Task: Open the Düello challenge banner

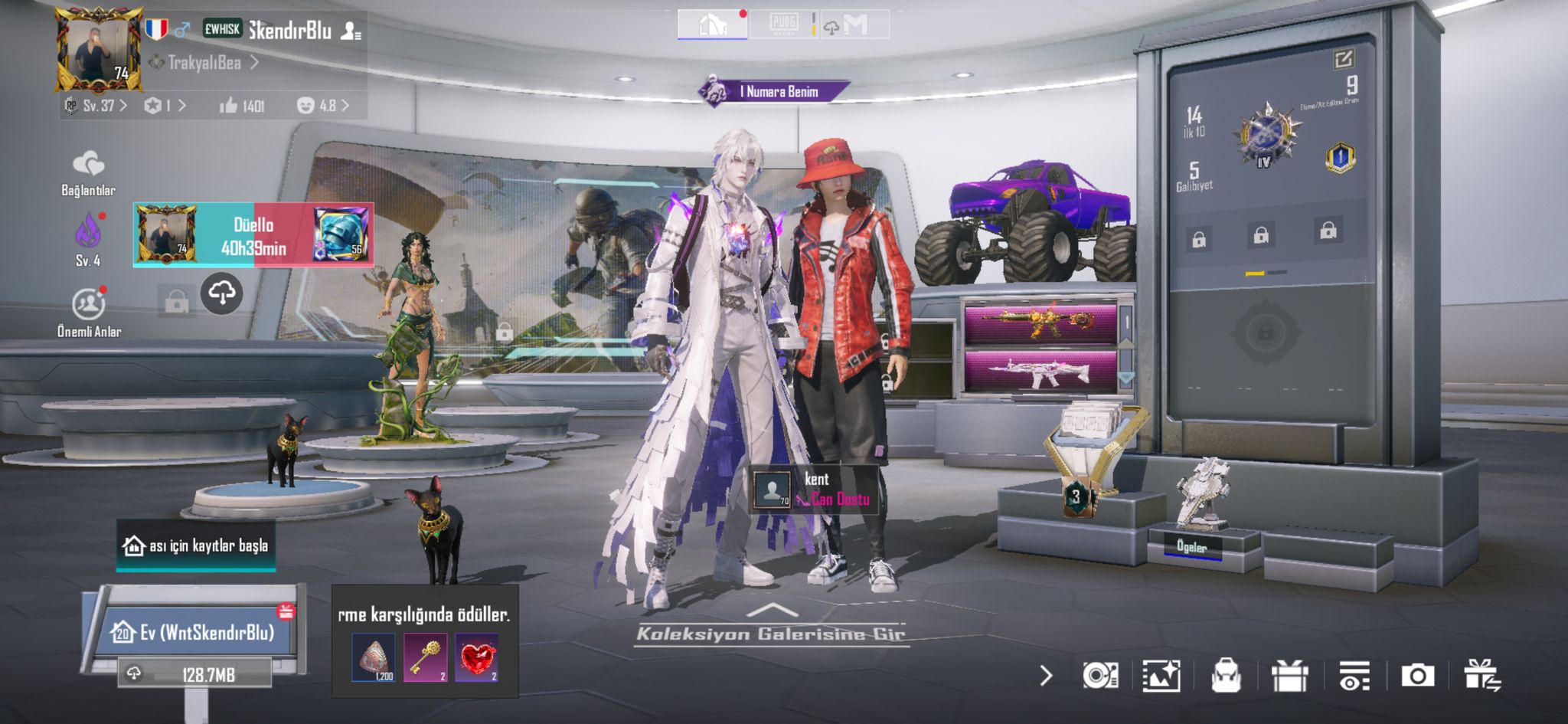Action: point(253,235)
